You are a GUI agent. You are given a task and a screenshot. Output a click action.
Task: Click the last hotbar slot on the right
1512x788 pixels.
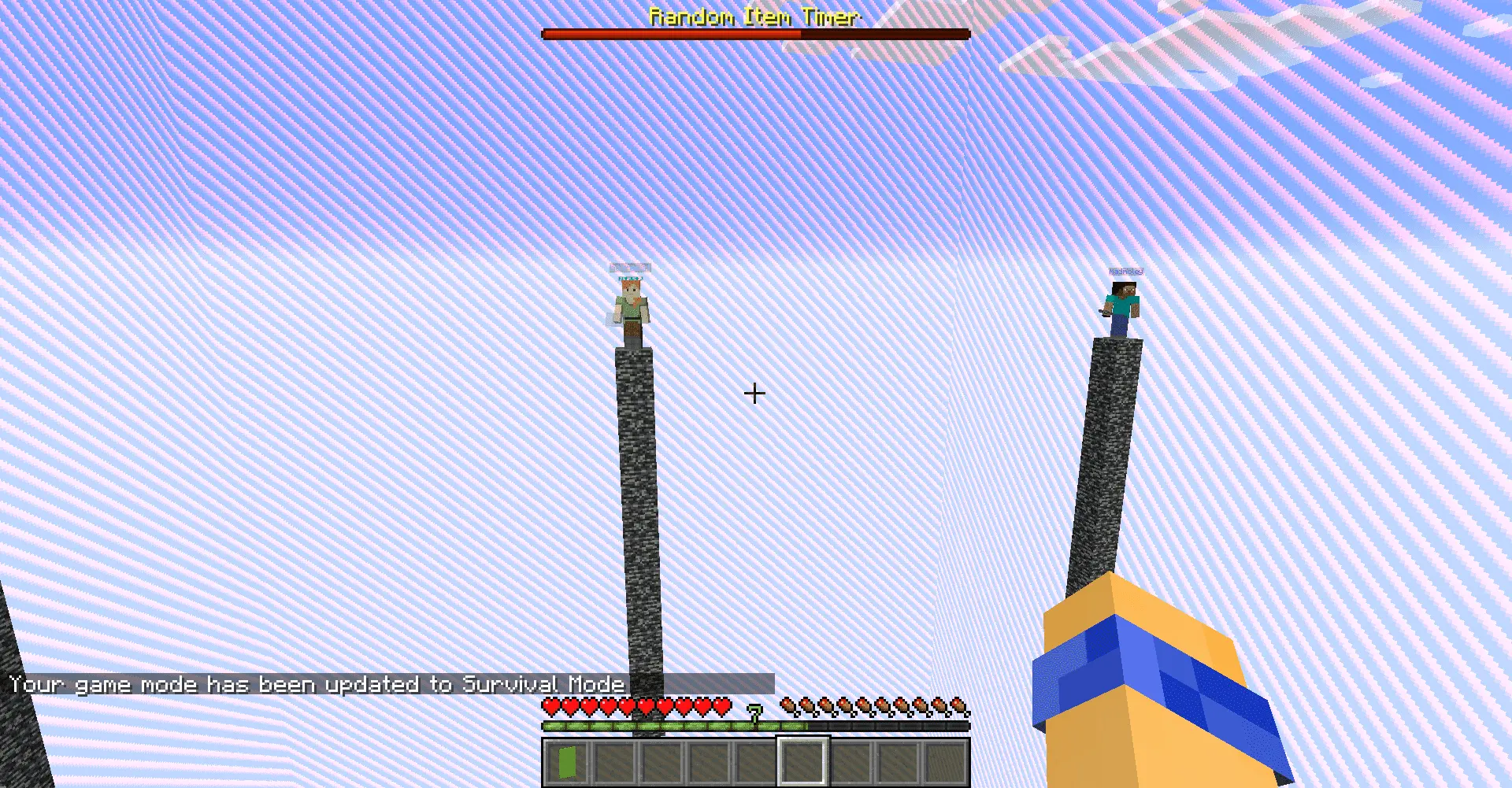point(945,762)
